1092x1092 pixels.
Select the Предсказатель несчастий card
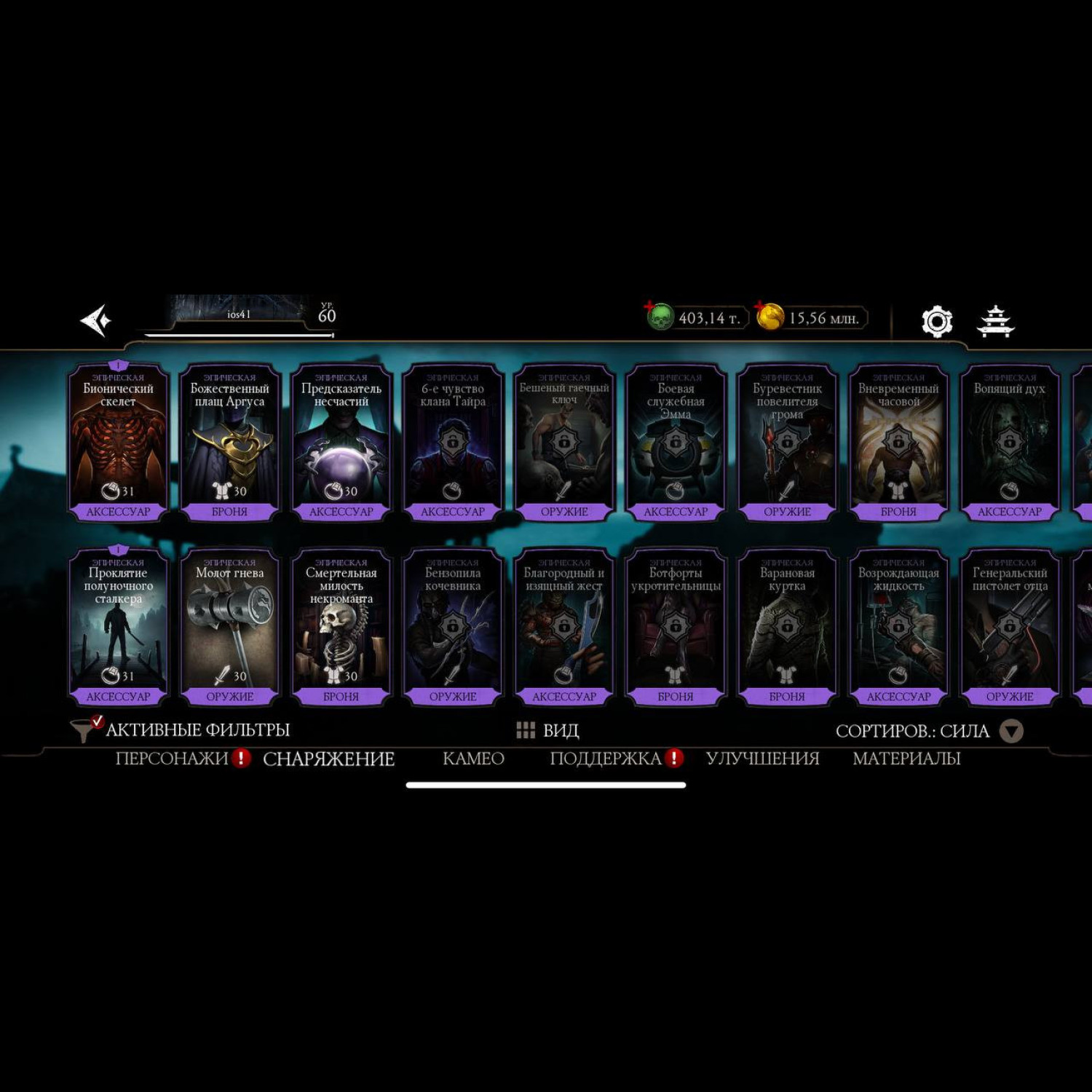click(341, 442)
